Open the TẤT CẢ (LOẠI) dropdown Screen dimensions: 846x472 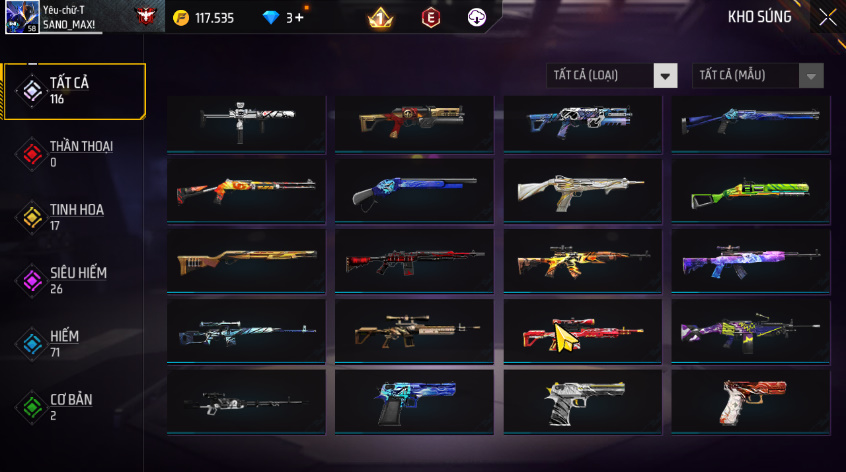[x=612, y=76]
